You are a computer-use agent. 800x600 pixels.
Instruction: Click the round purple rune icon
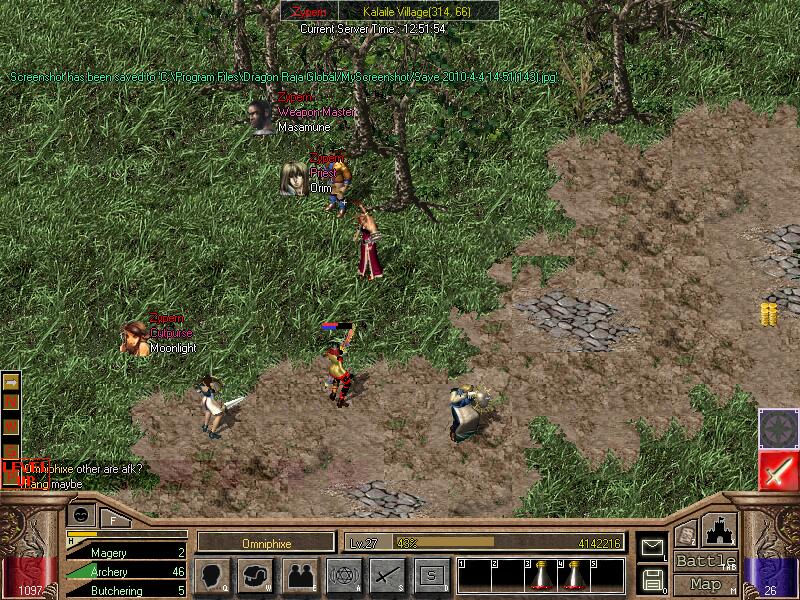click(777, 428)
